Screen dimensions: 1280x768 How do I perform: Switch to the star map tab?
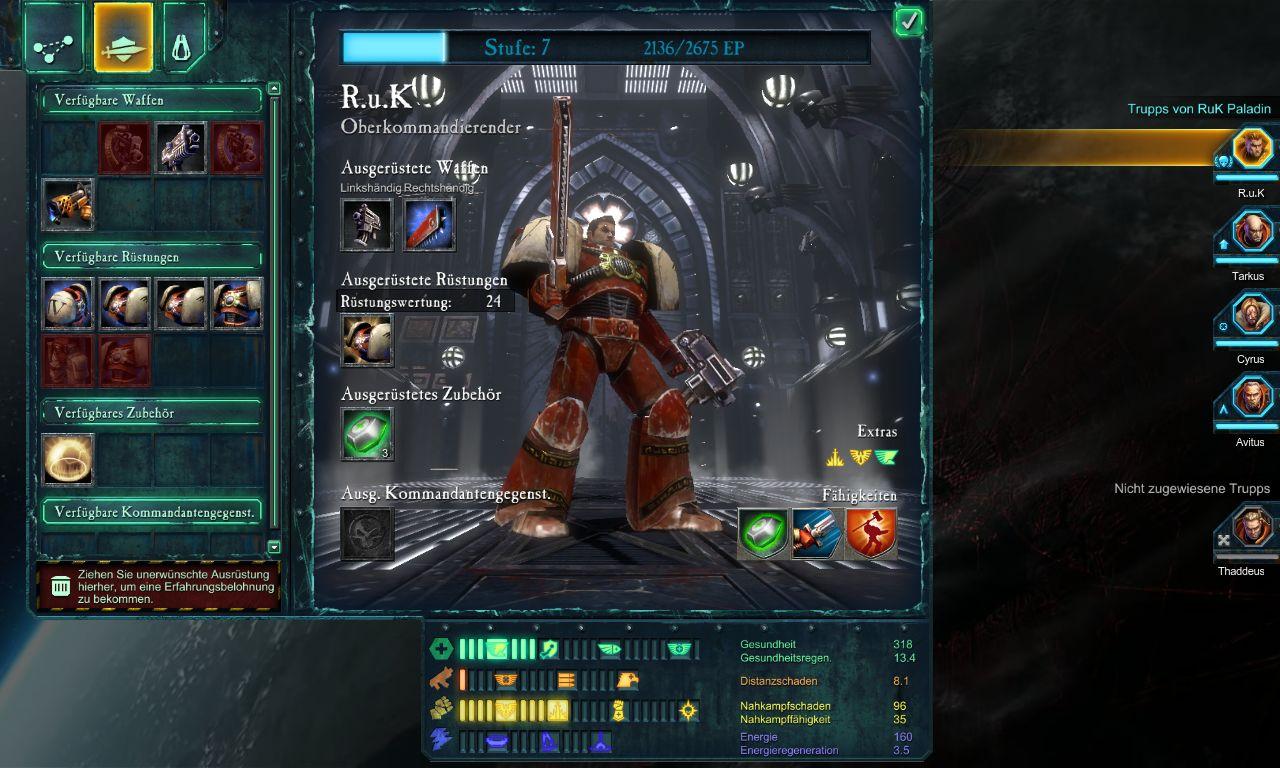pos(53,37)
